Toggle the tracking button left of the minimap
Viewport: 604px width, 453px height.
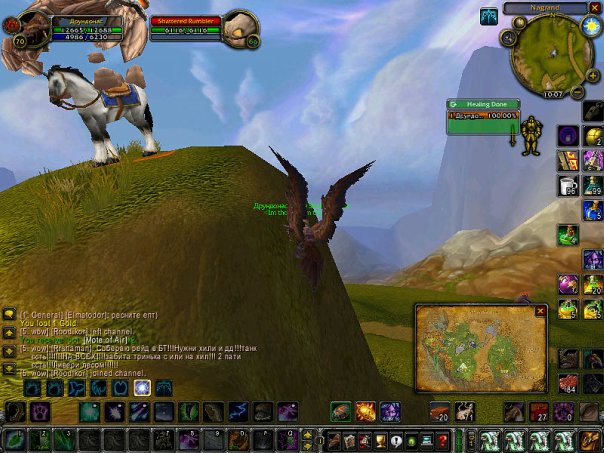(x=509, y=38)
